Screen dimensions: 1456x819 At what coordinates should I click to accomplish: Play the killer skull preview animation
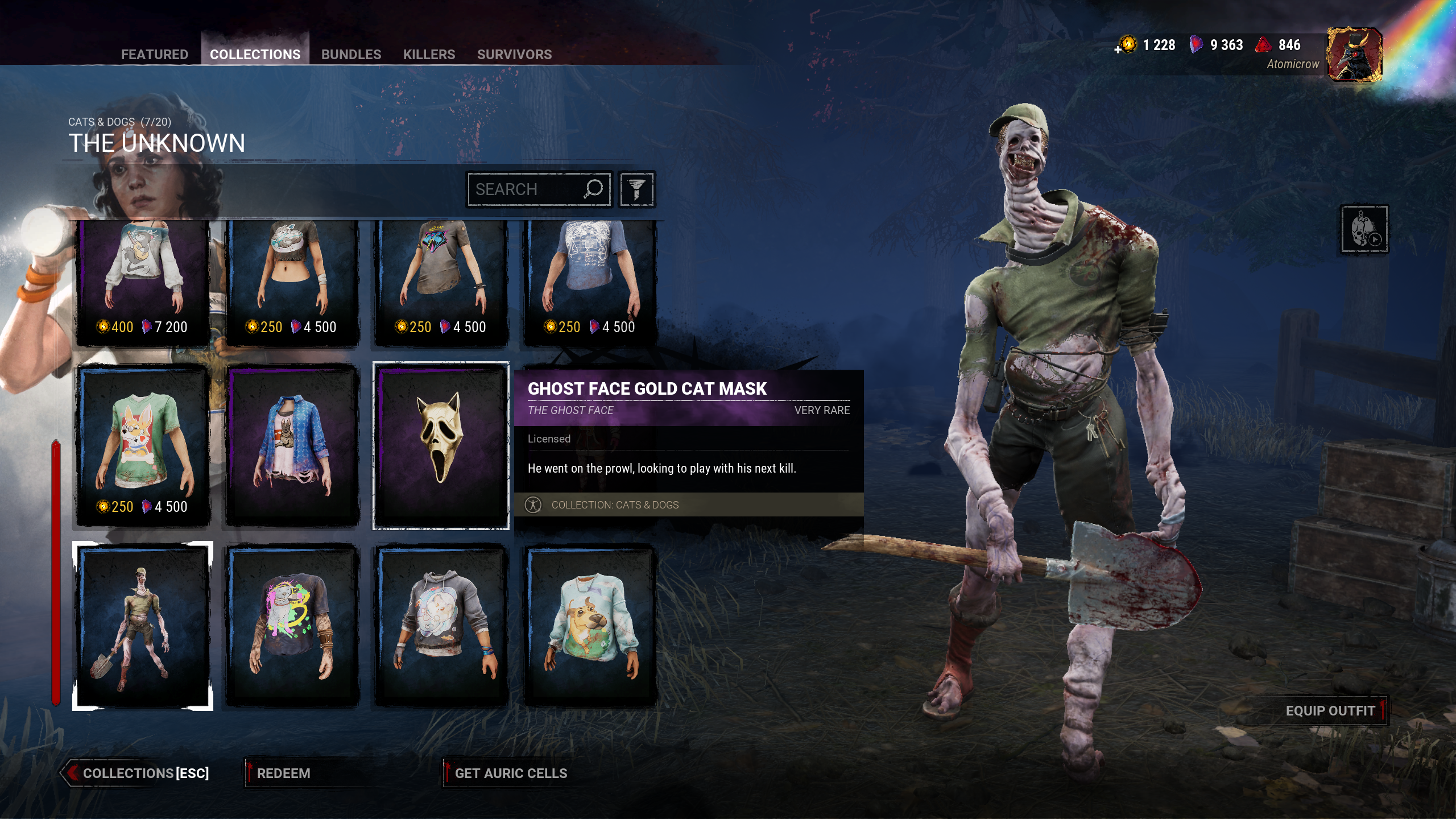(x=1364, y=229)
